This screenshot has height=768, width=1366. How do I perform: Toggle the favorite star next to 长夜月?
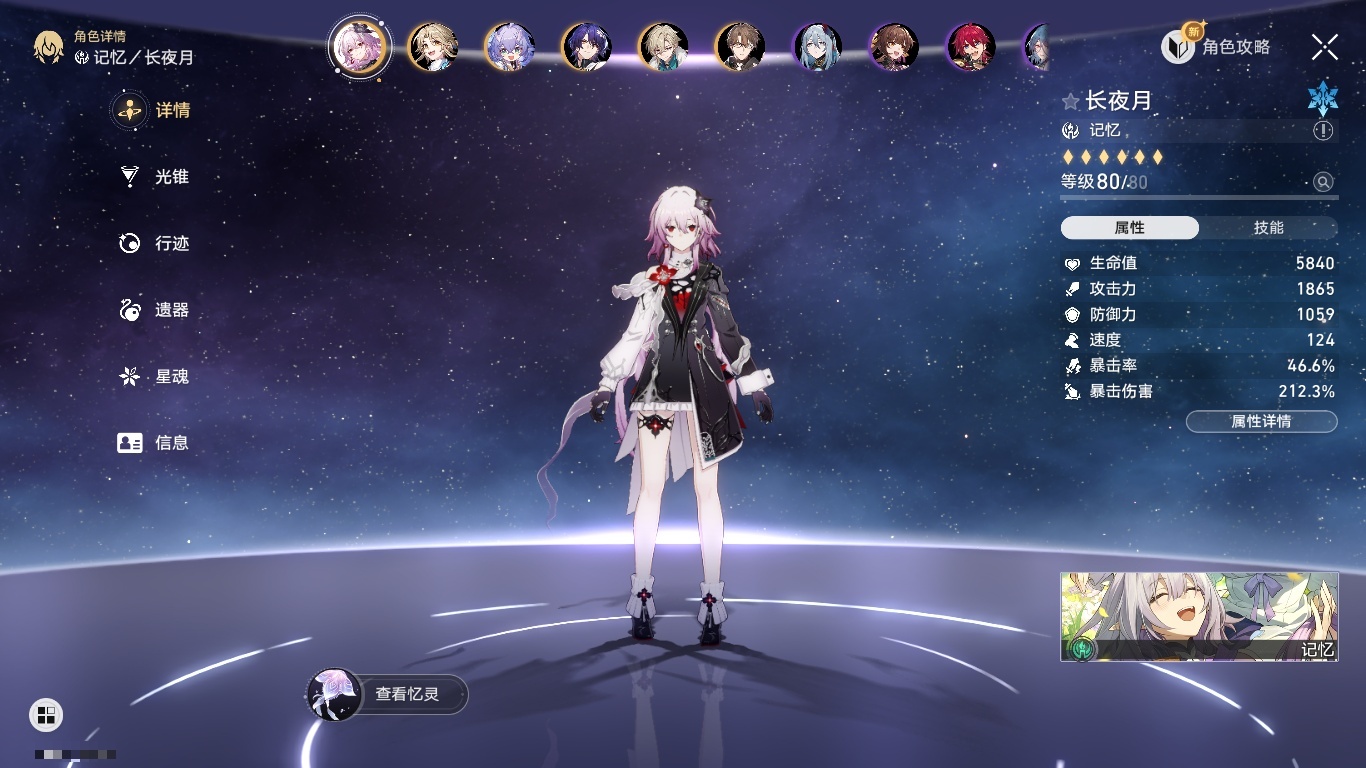(x=1071, y=101)
